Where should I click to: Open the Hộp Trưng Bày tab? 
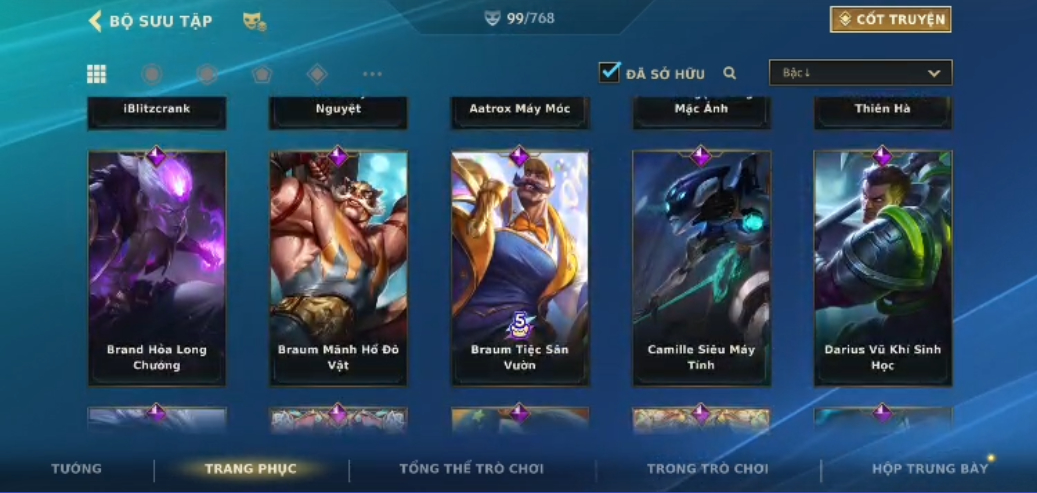pyautogui.click(x=929, y=469)
